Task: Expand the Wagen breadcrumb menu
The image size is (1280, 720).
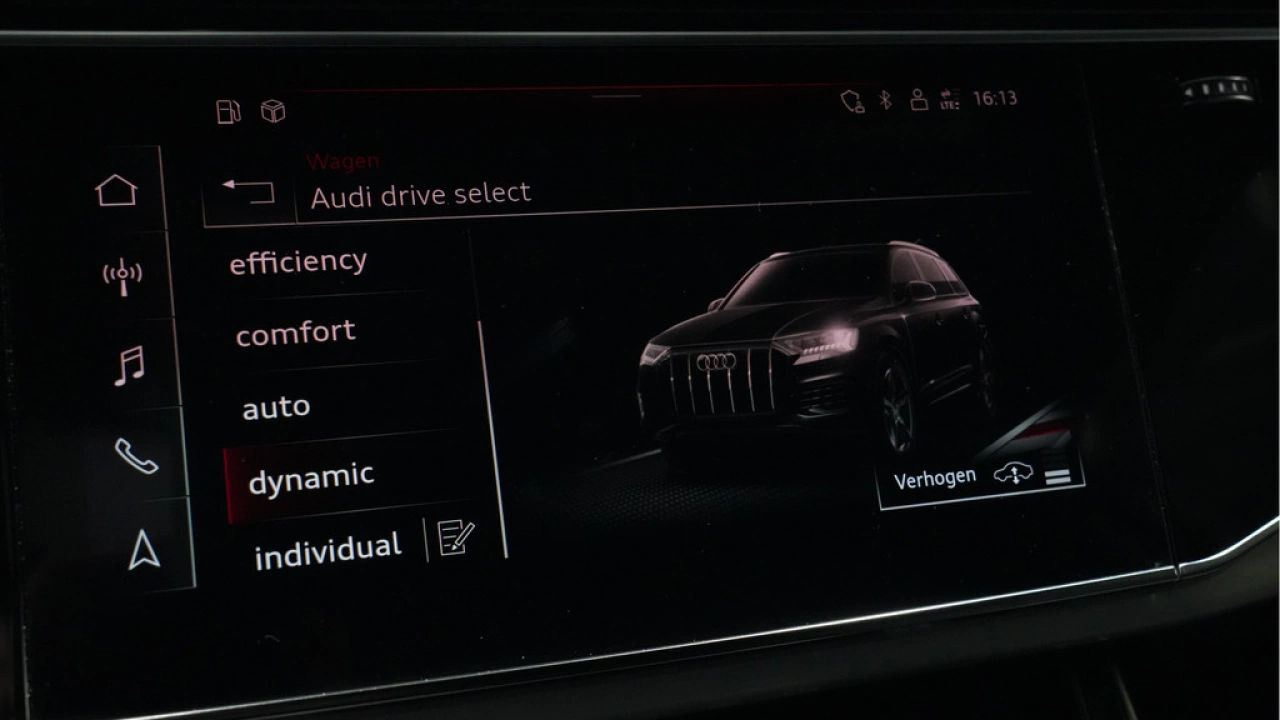Action: pyautogui.click(x=345, y=161)
